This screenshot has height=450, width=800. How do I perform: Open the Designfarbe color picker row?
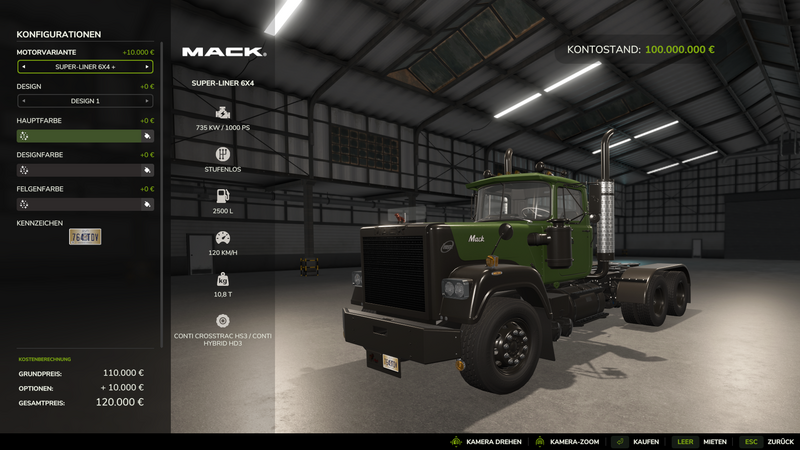pos(85,170)
